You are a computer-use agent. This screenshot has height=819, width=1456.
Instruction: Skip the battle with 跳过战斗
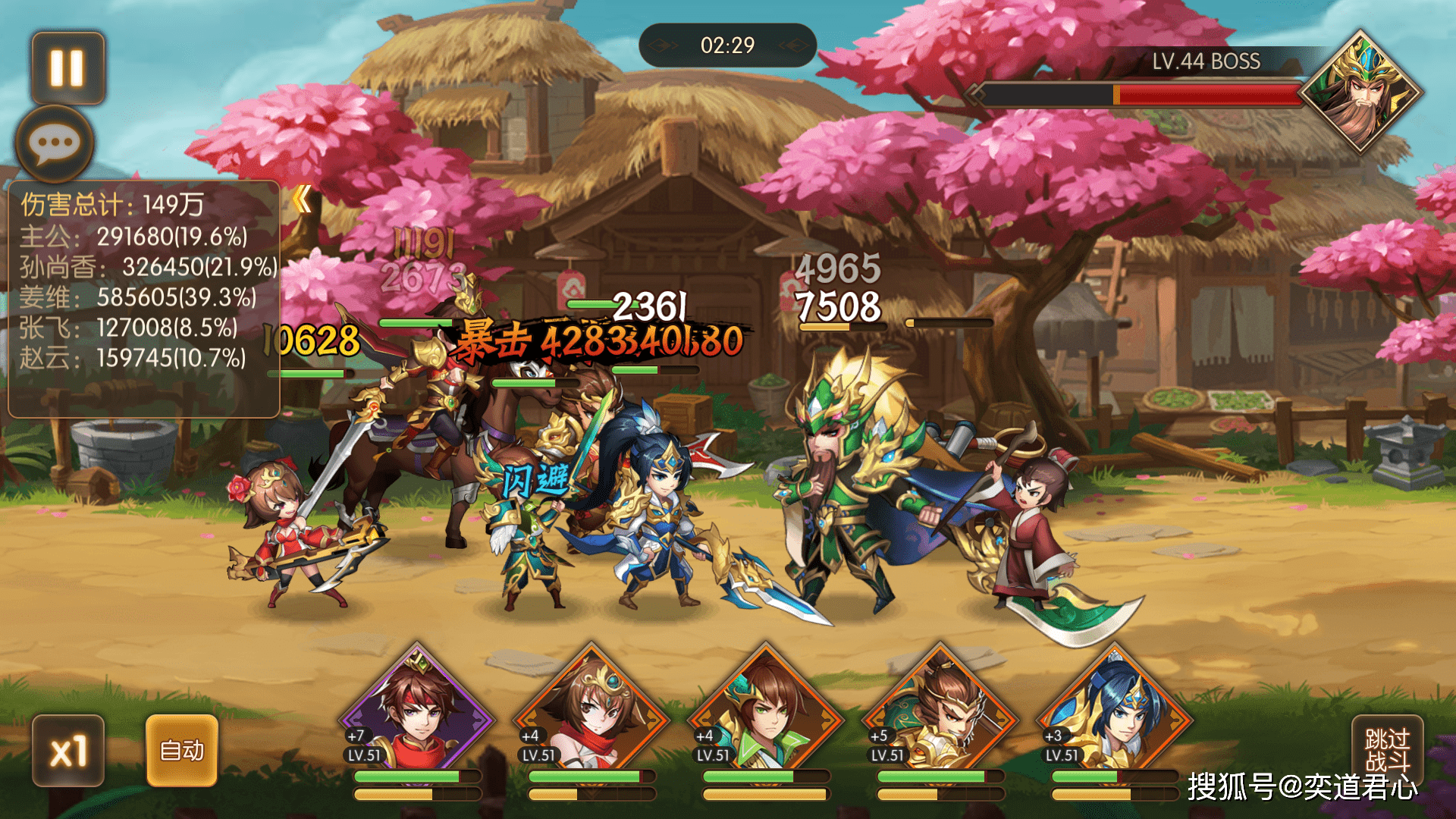(x=1387, y=749)
